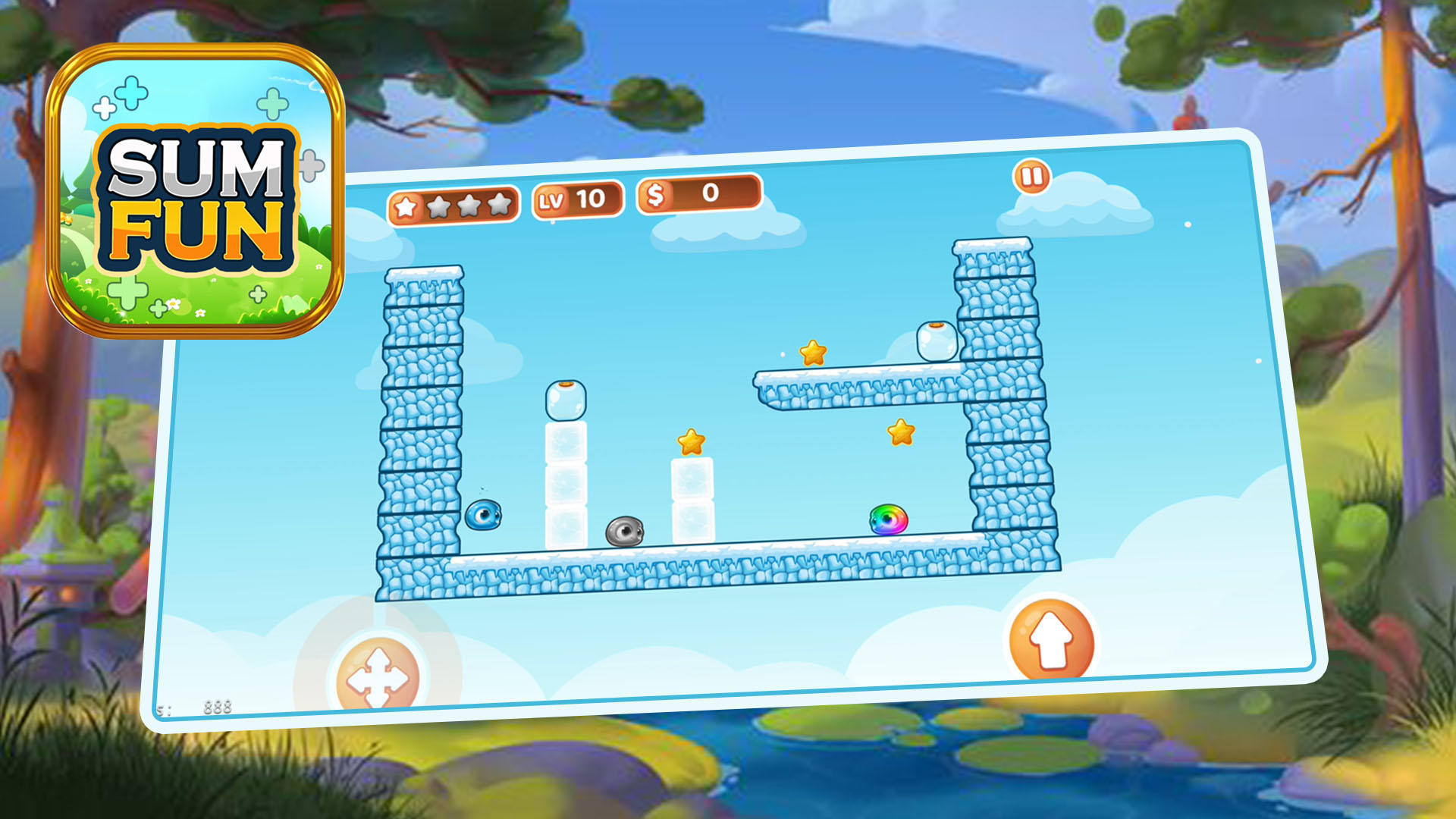Click the score counter showing 0
The height and width of the screenshot is (819, 1456).
pos(708,196)
